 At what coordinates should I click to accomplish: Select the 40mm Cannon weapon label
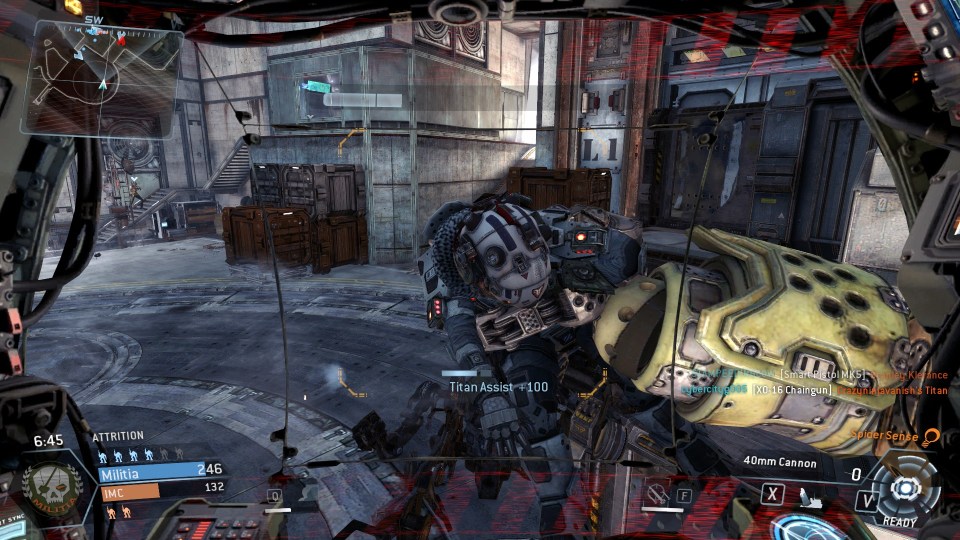780,462
